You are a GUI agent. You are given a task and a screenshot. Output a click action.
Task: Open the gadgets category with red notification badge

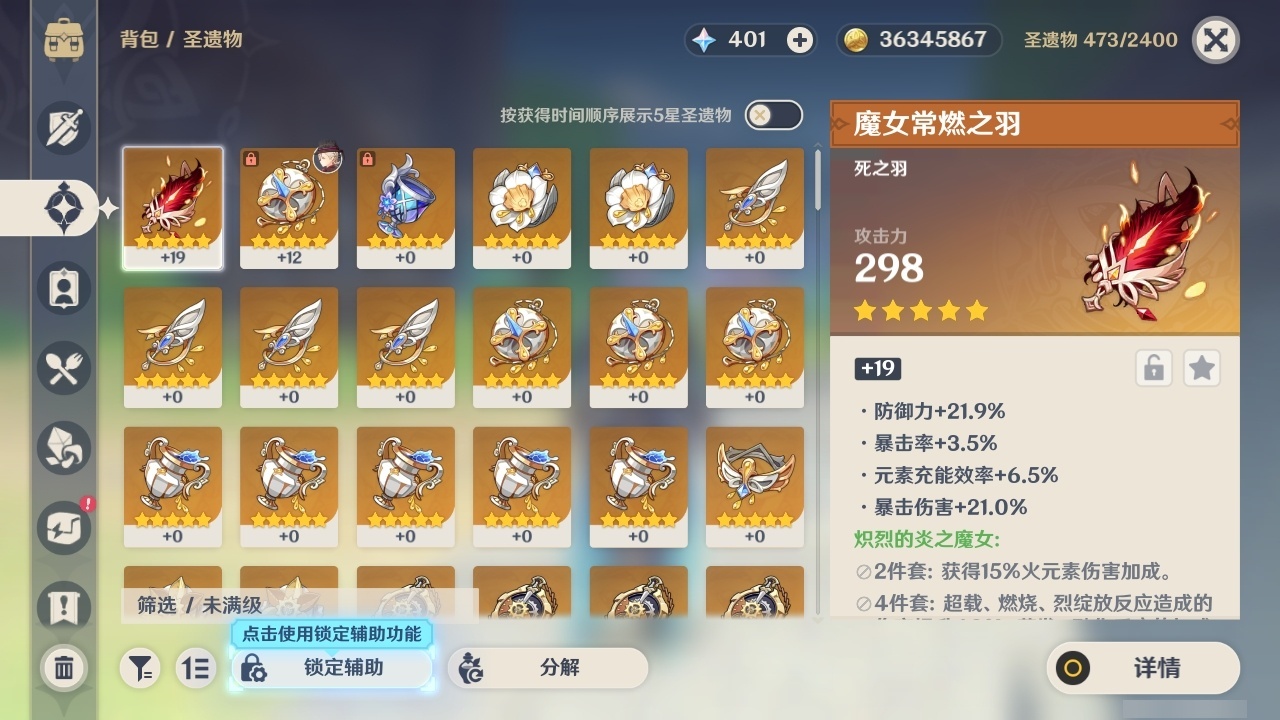coord(62,528)
